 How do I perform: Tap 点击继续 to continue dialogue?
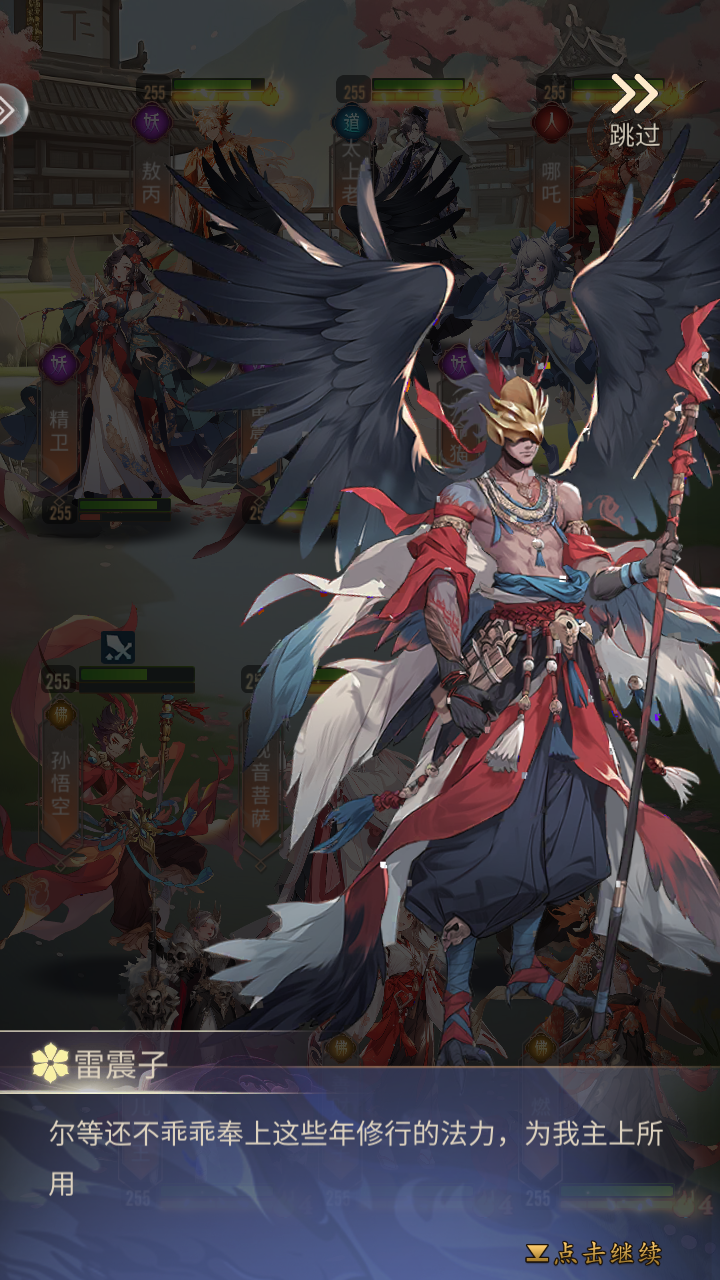pos(594,1253)
